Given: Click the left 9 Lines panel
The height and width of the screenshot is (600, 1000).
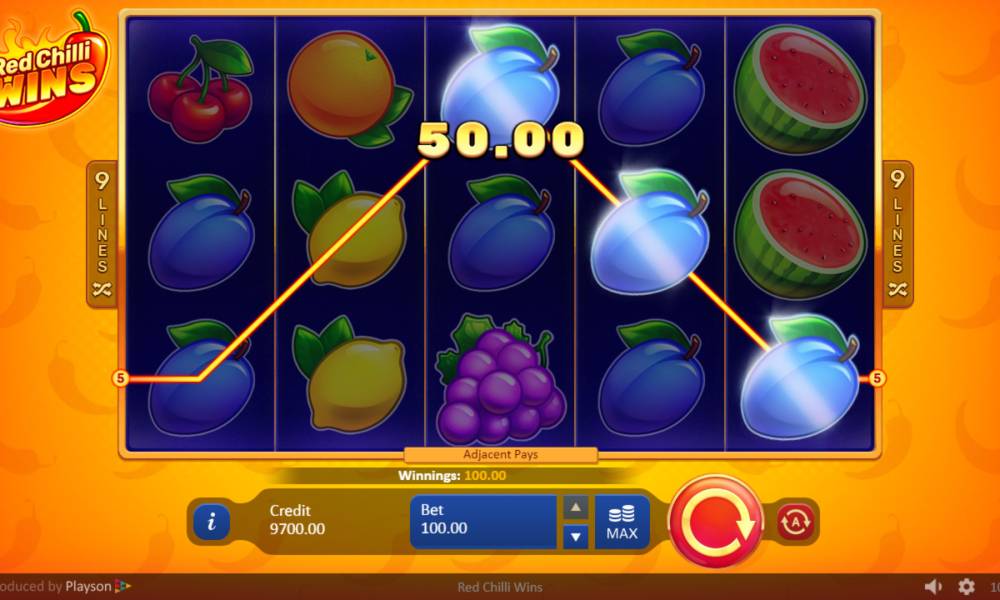Looking at the screenshot, I should pyautogui.click(x=102, y=234).
